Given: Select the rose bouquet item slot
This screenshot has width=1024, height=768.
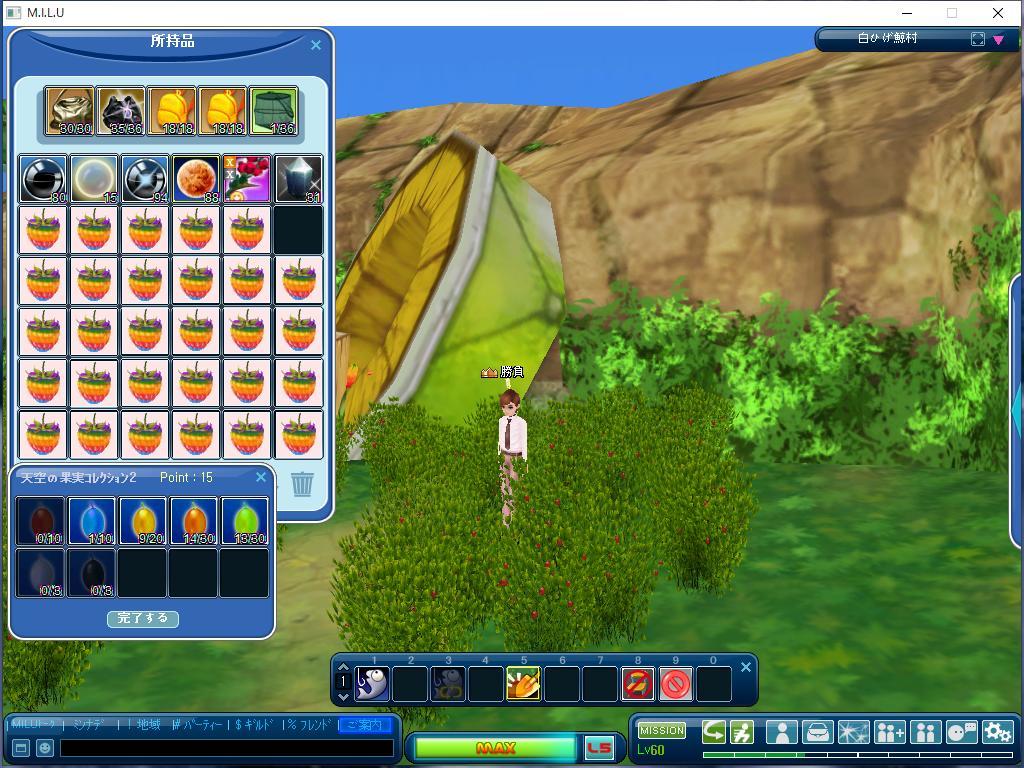Looking at the screenshot, I should click(x=247, y=179).
